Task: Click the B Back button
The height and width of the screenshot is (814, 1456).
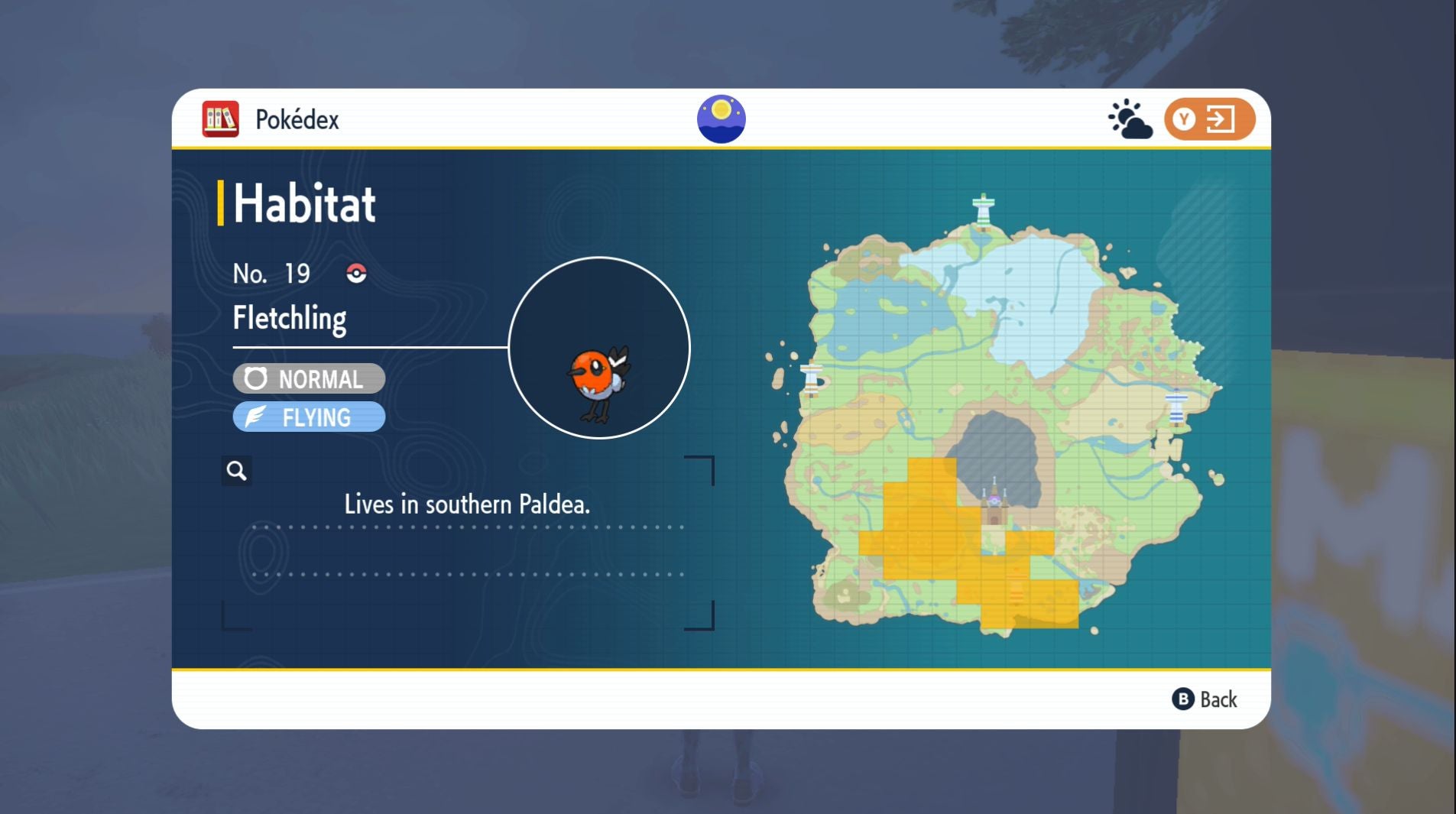Action: click(1201, 699)
